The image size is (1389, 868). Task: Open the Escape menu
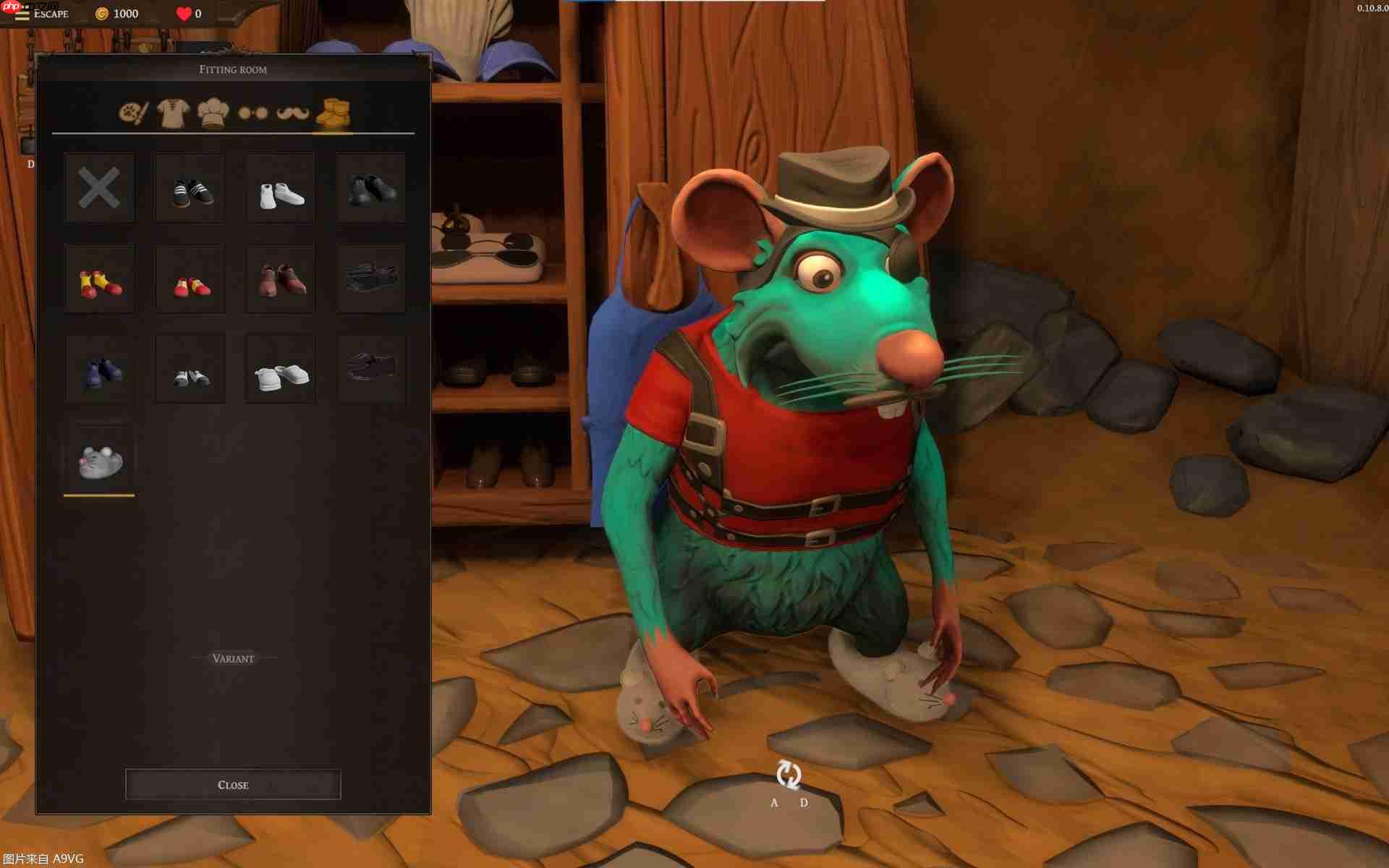click(x=42, y=14)
